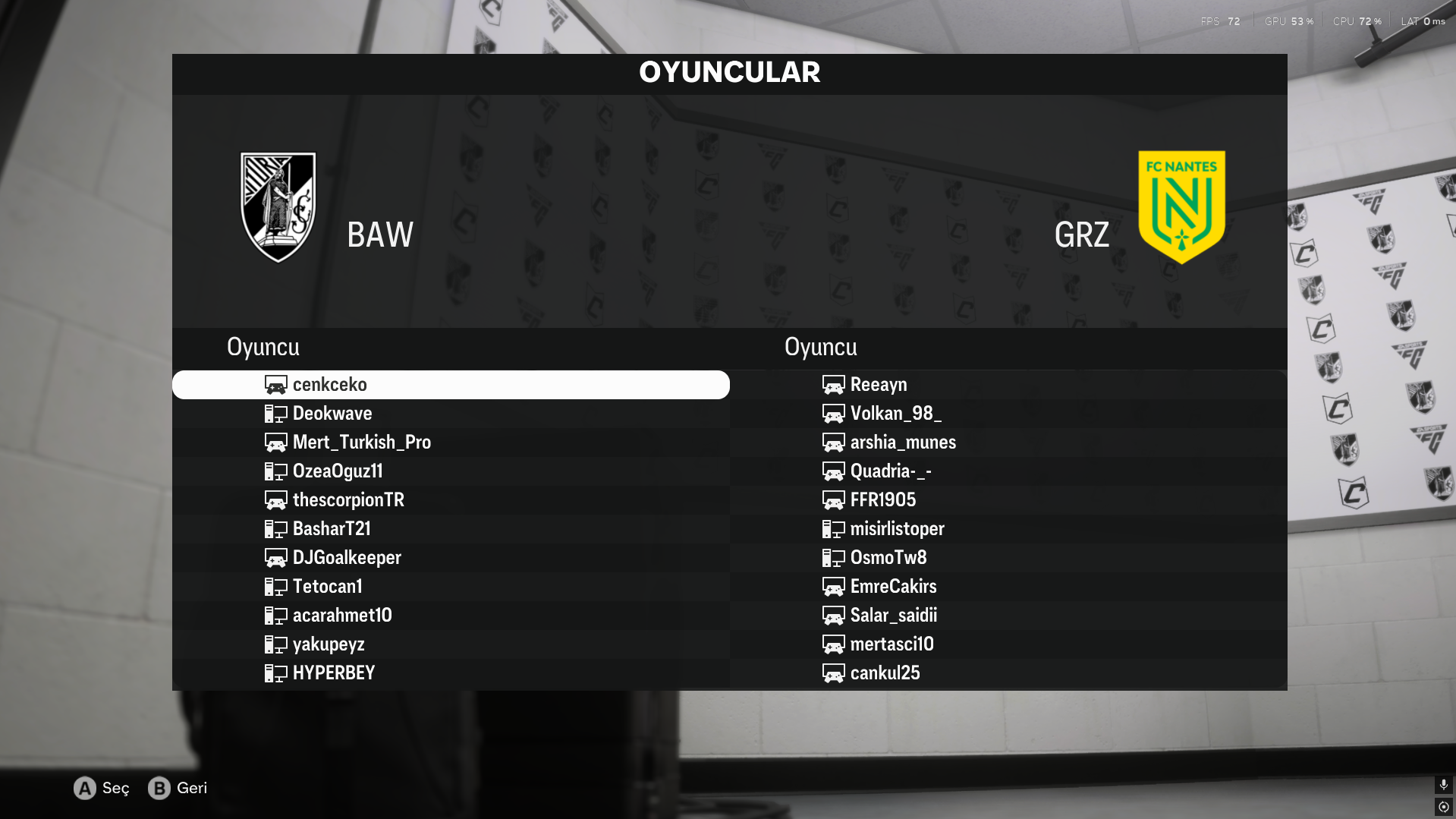Select Reeayn from the GRZ team
Viewport: 1456px width, 819px height.
coord(879,385)
